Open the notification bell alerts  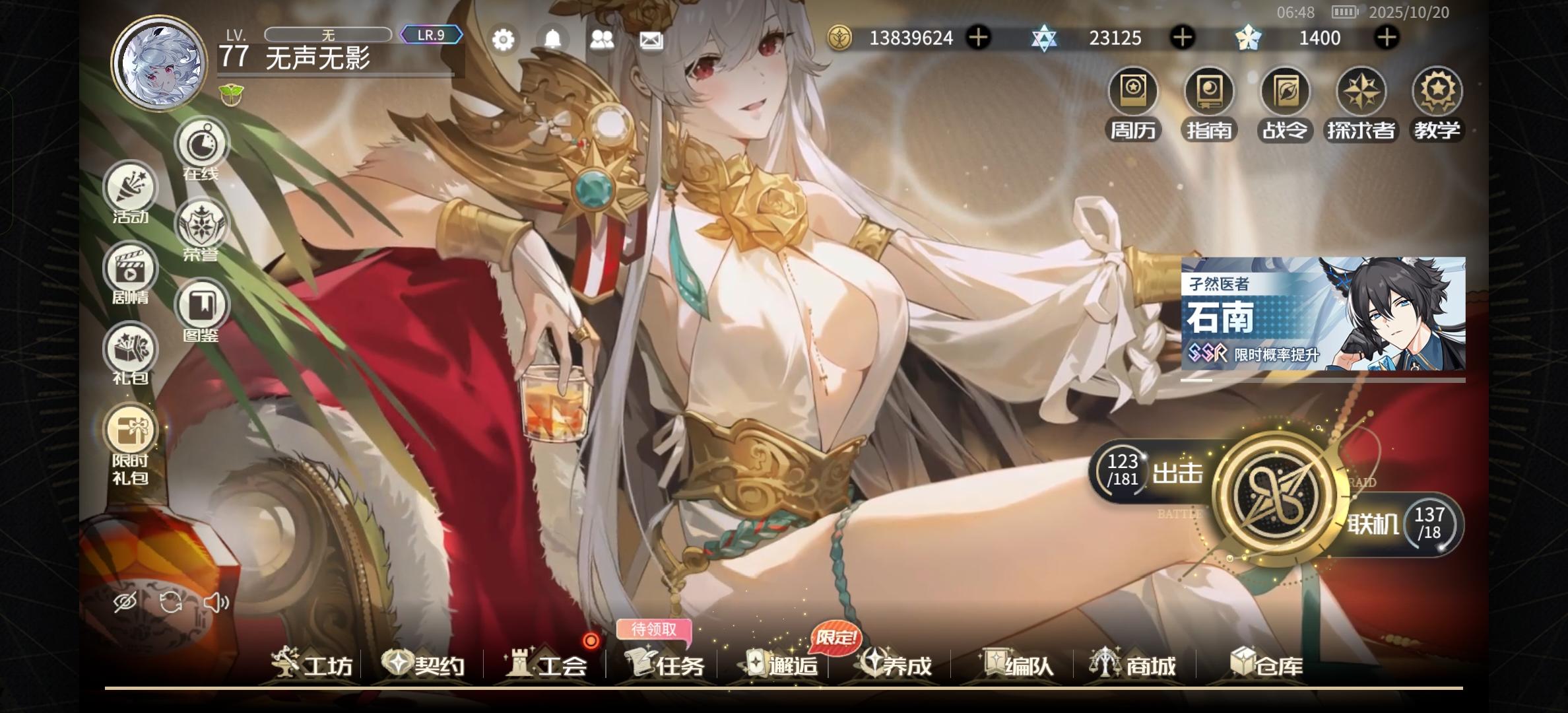pyautogui.click(x=553, y=40)
